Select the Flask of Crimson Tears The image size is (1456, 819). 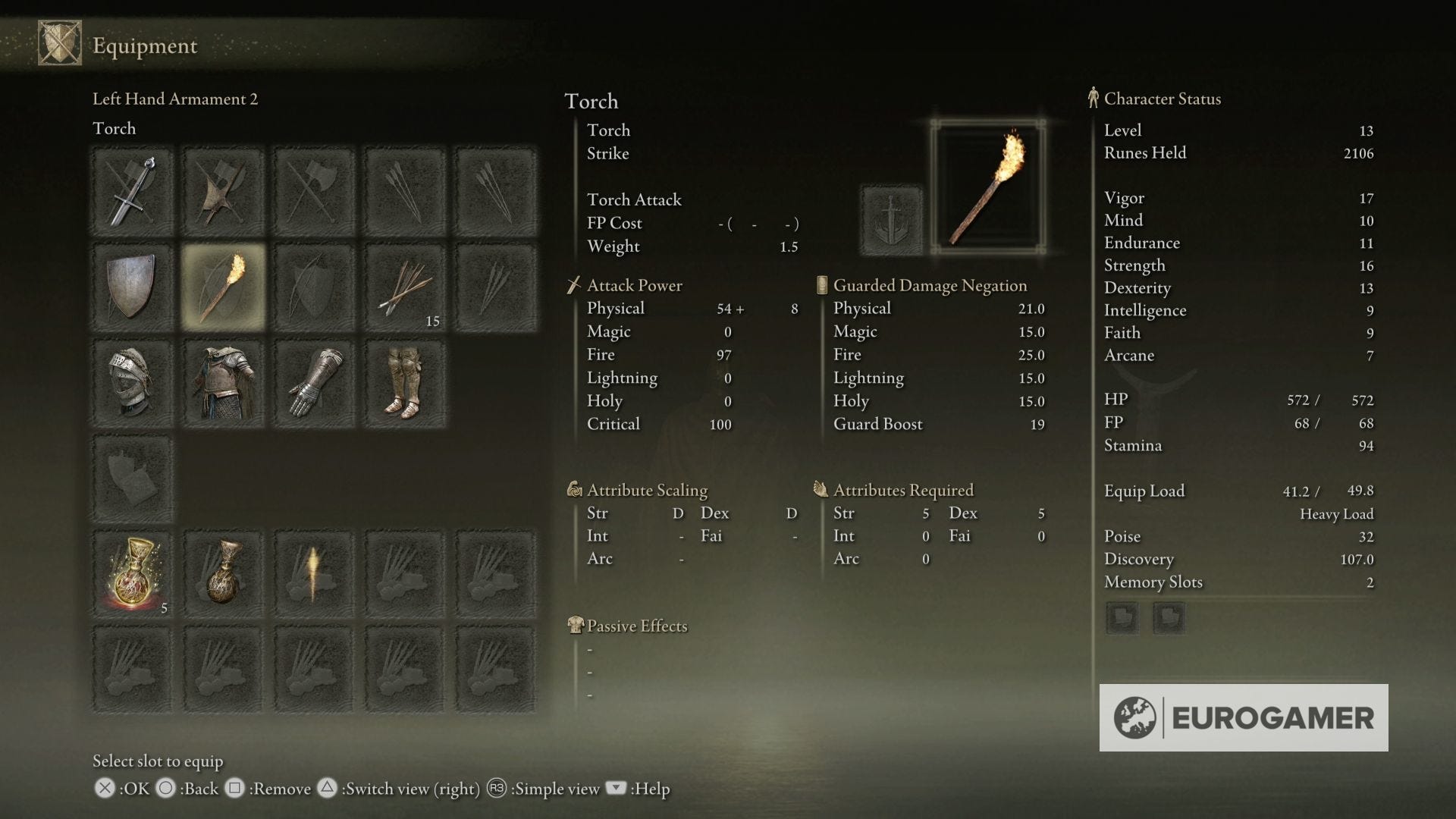click(131, 573)
